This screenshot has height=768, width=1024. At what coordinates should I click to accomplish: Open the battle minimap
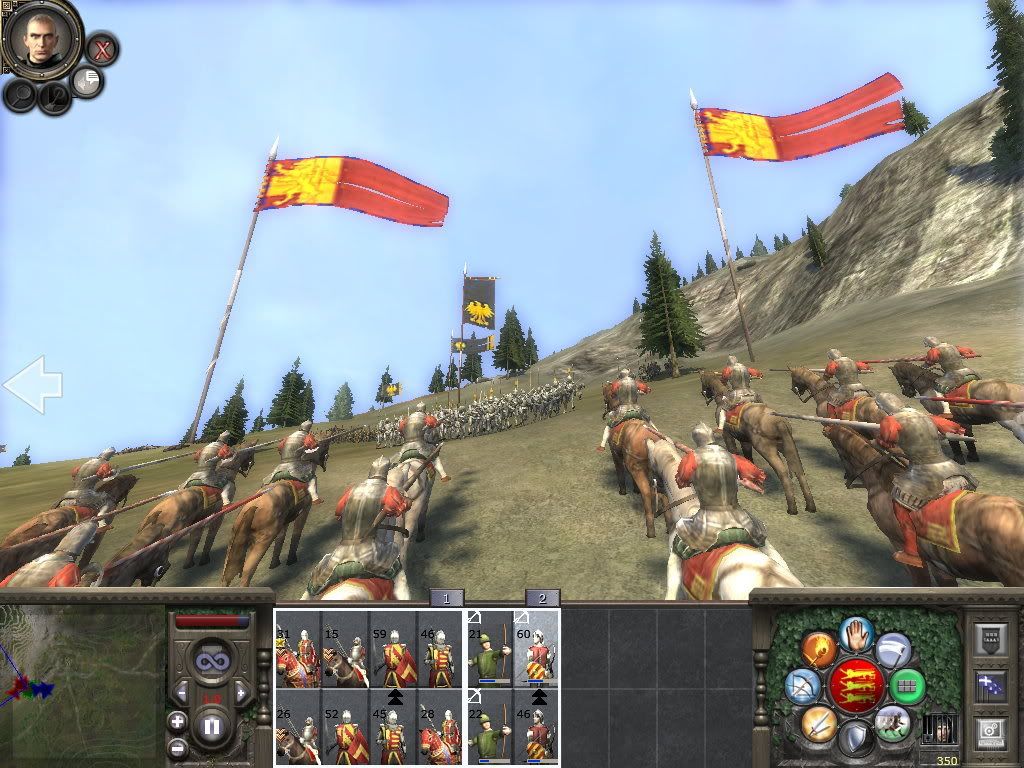82,686
